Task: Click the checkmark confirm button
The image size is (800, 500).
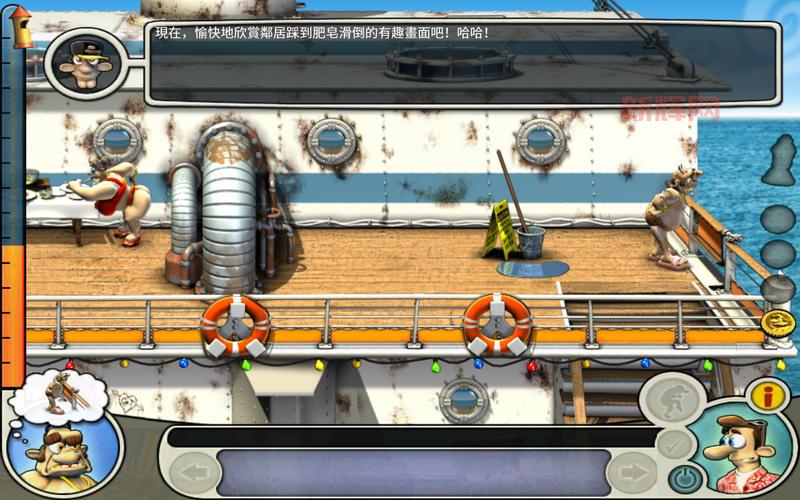Action: pyautogui.click(x=674, y=443)
